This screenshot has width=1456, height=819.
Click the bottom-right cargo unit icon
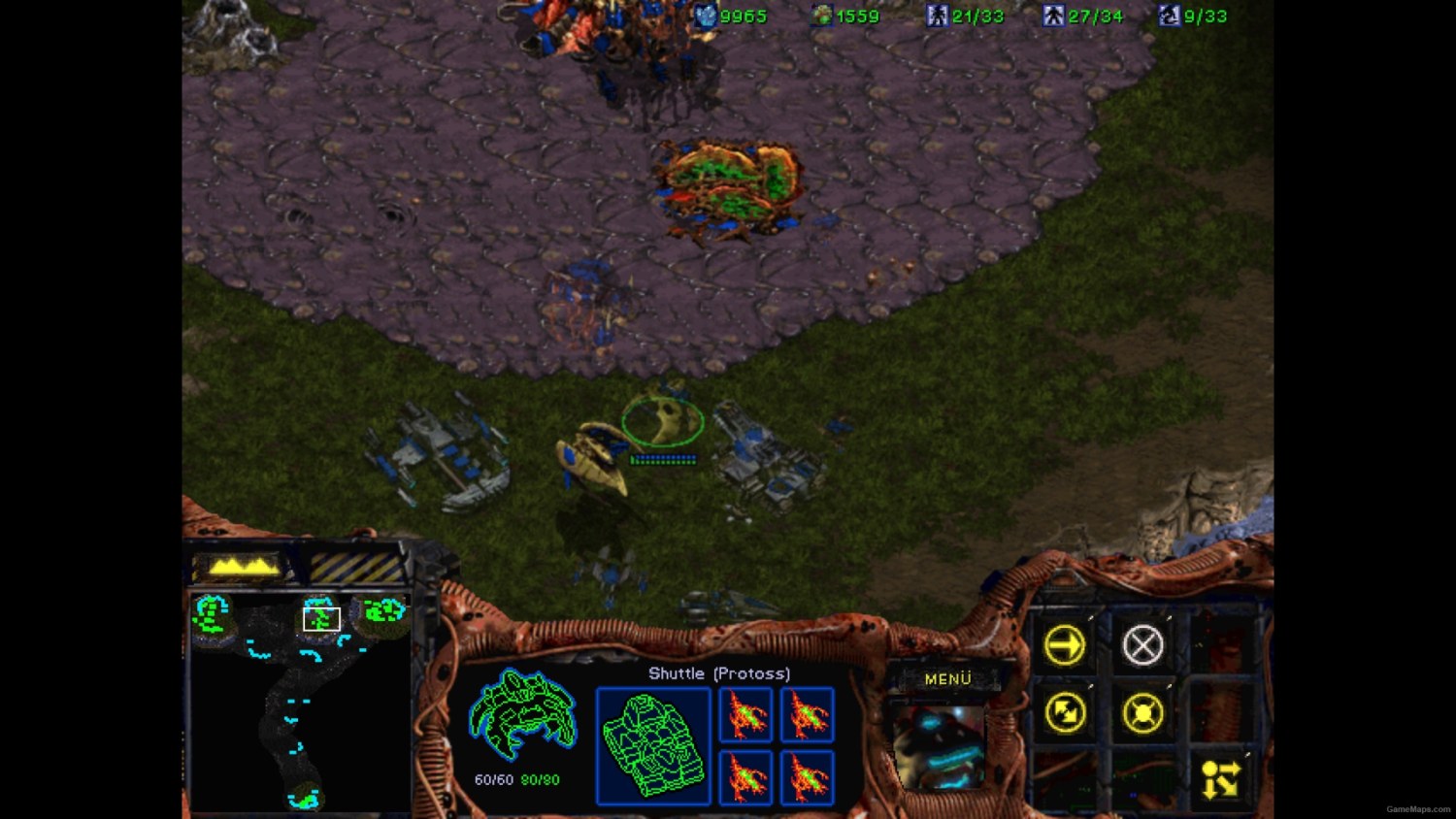click(x=807, y=777)
